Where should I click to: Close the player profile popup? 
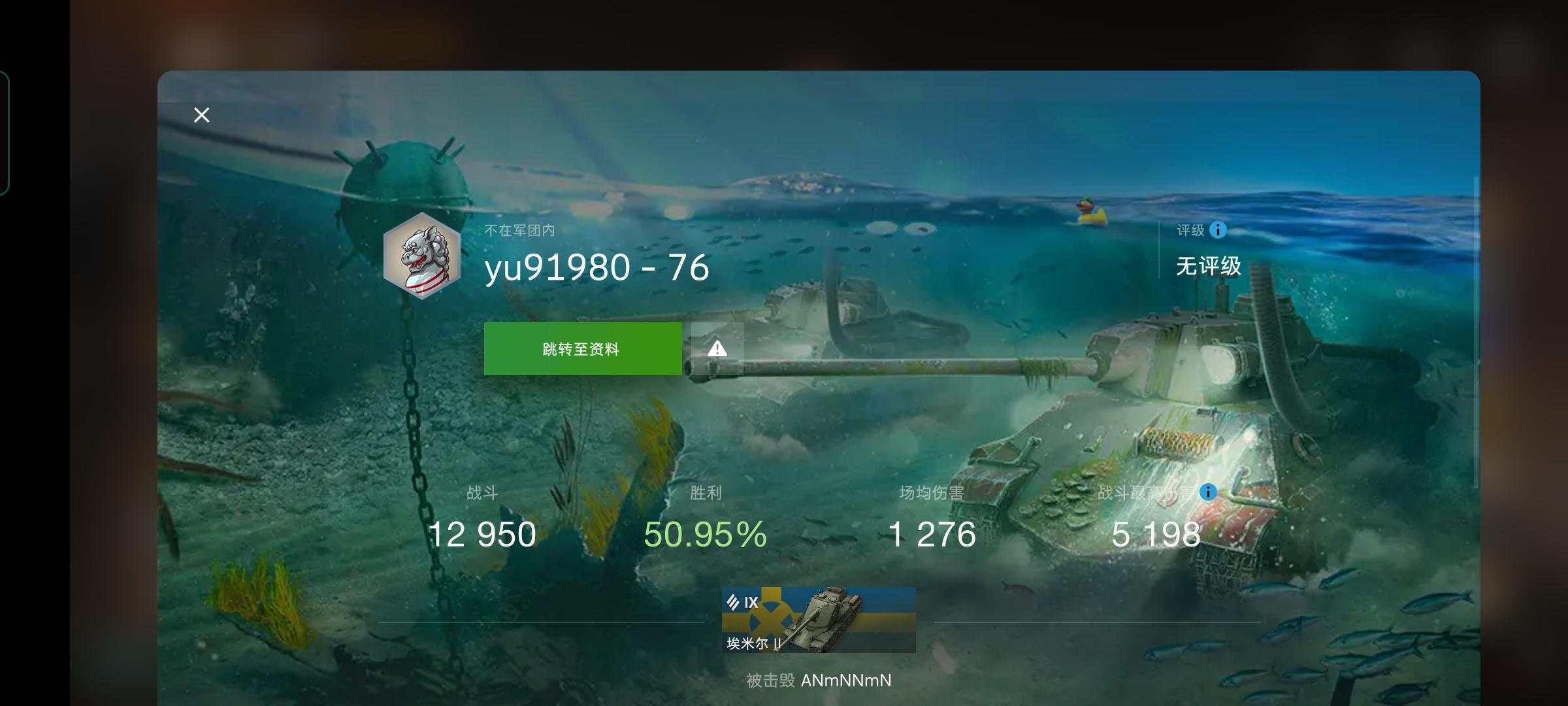pyautogui.click(x=201, y=114)
